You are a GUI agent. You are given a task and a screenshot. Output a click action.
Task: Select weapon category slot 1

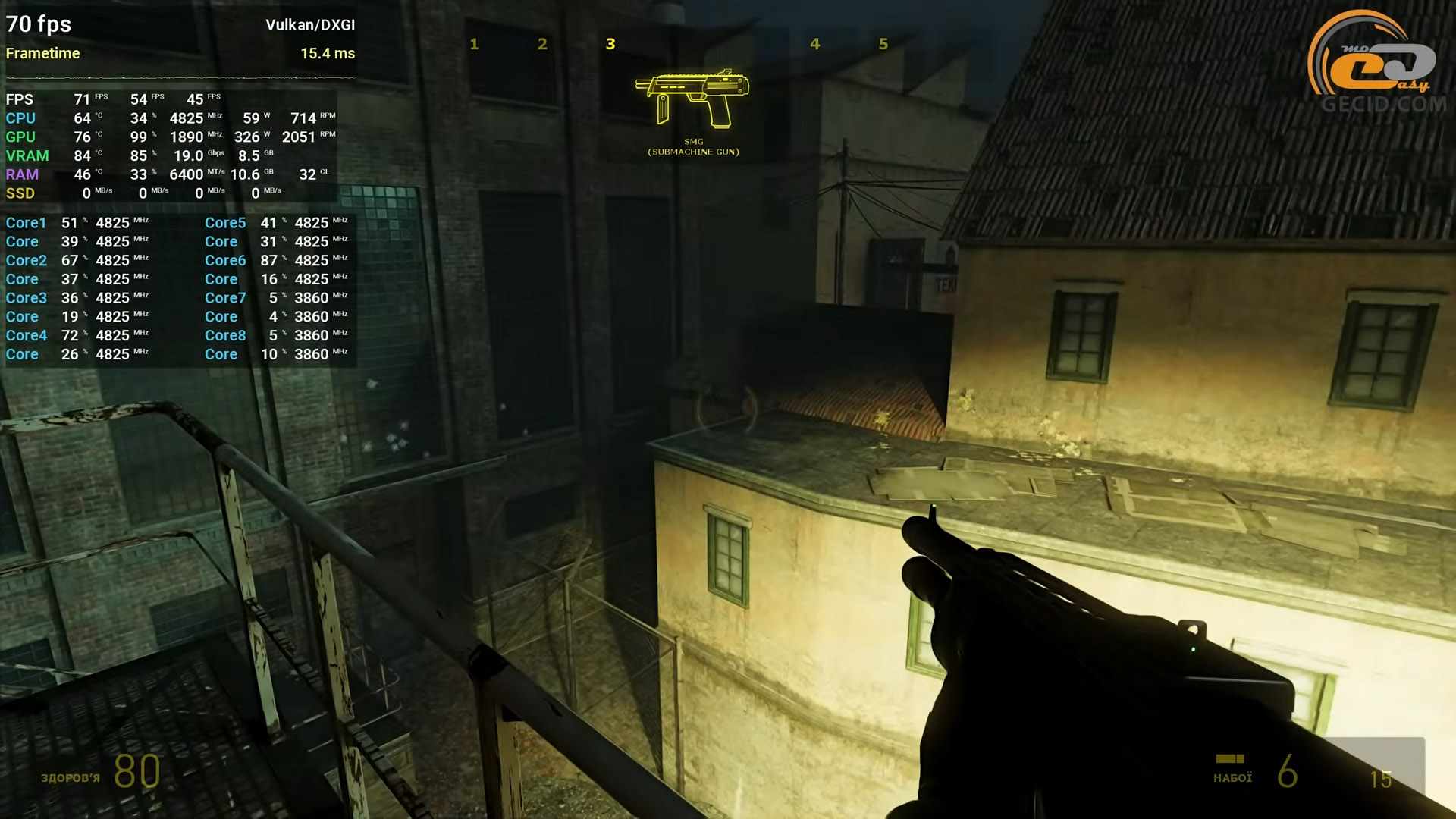point(474,44)
